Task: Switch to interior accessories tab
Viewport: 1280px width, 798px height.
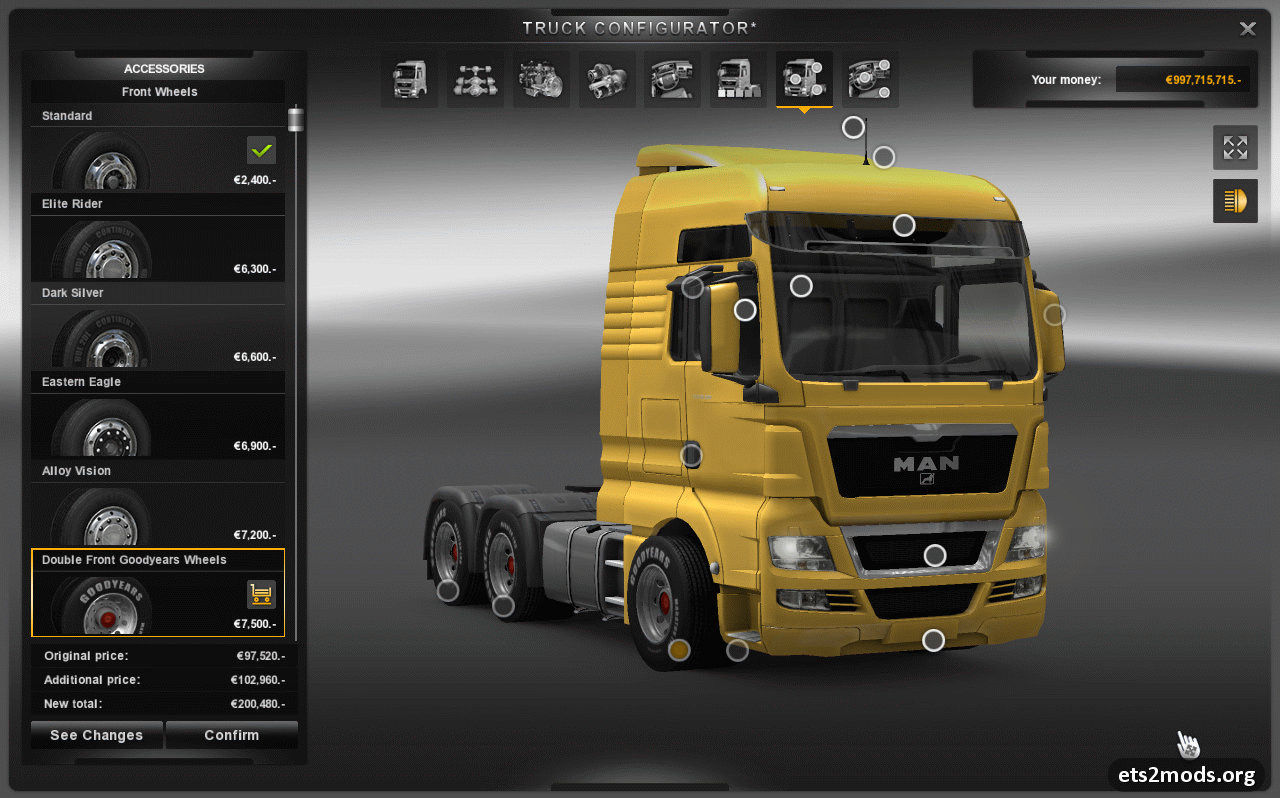Action: coord(870,80)
